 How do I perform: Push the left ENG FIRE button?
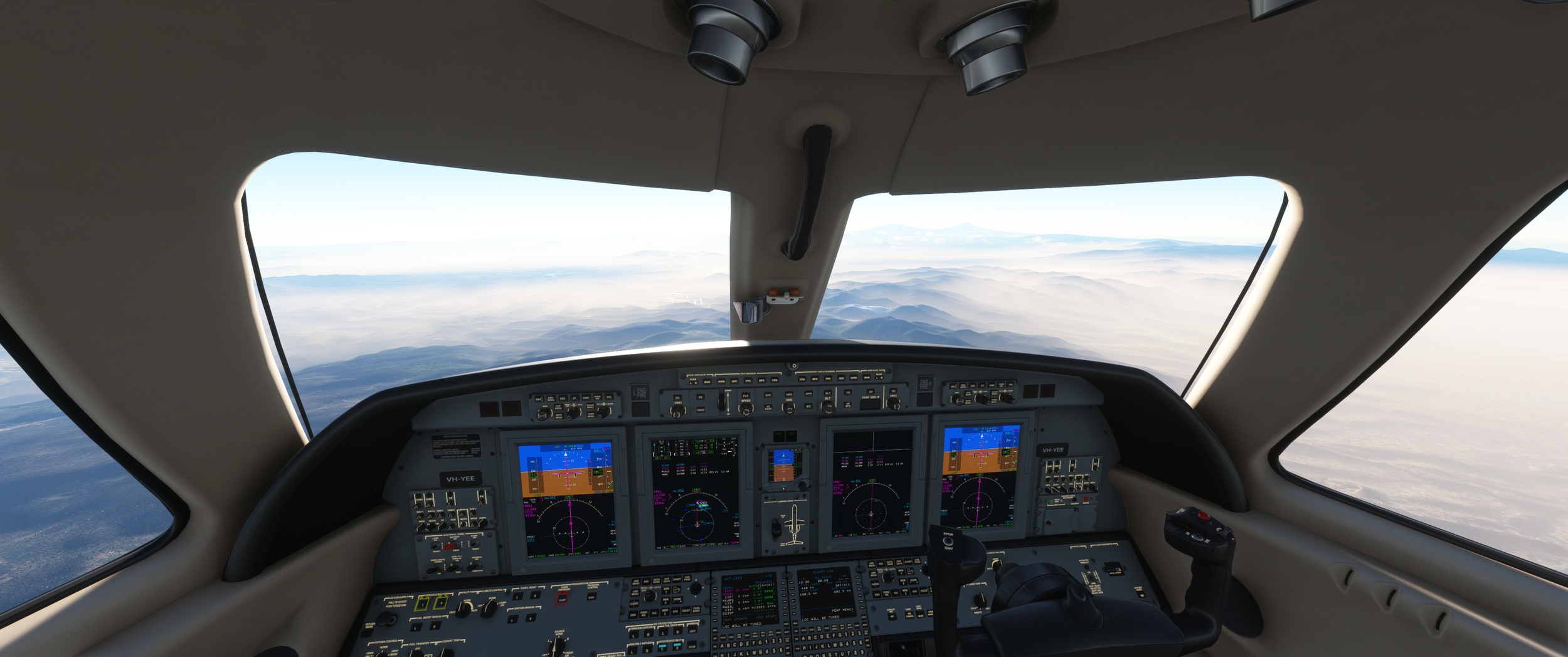pyautogui.click(x=640, y=393)
